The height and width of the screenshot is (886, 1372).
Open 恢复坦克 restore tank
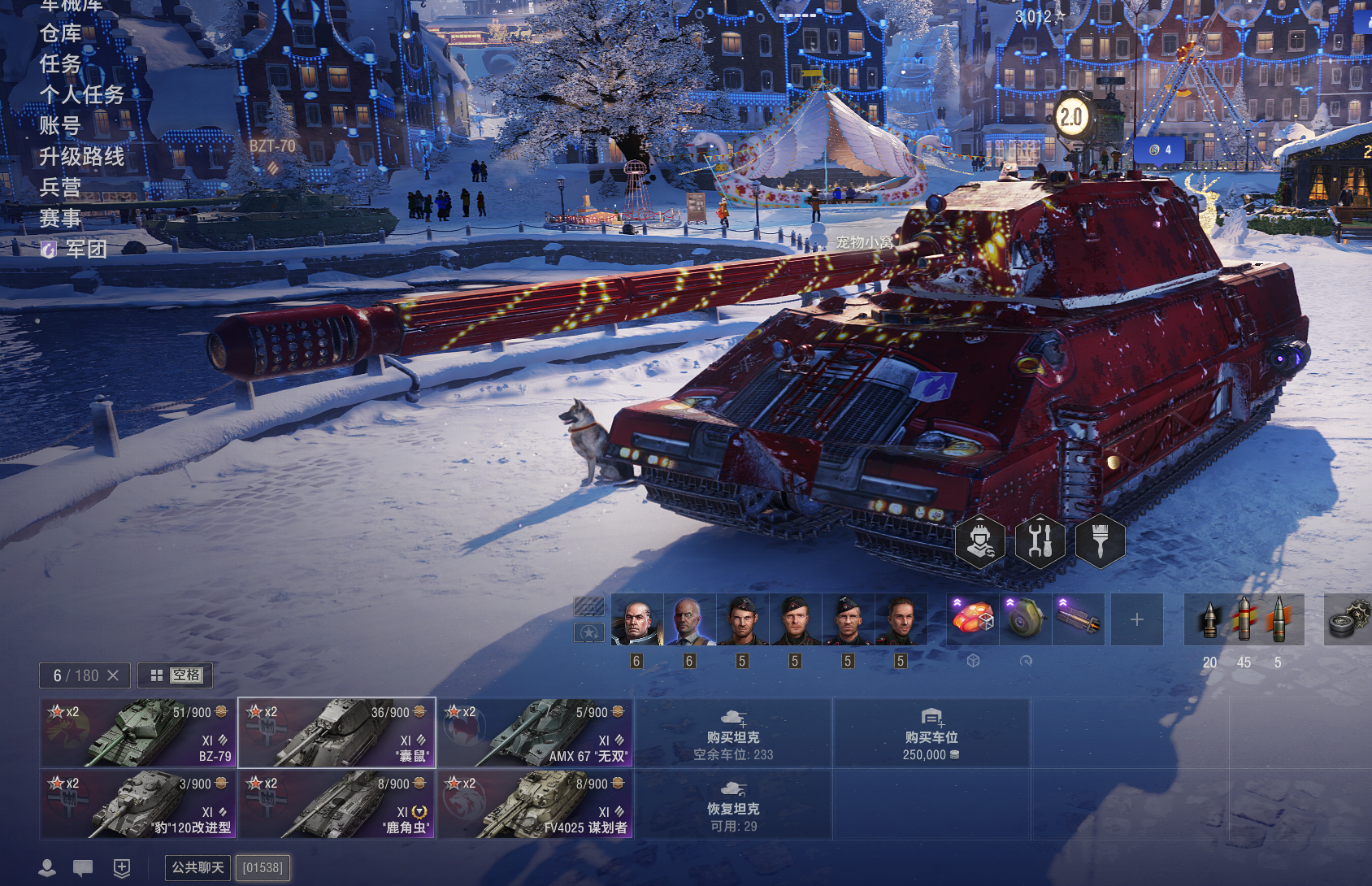point(733,805)
